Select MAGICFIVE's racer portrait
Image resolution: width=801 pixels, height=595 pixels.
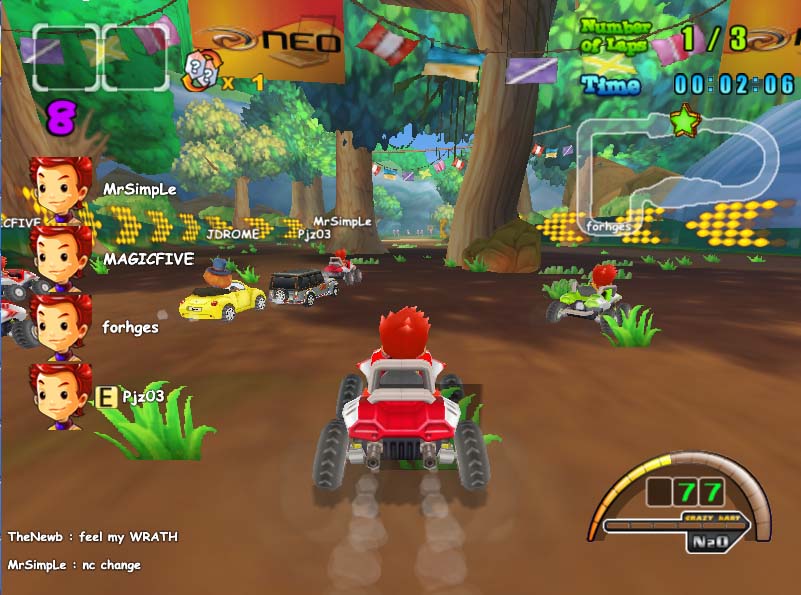pos(60,257)
